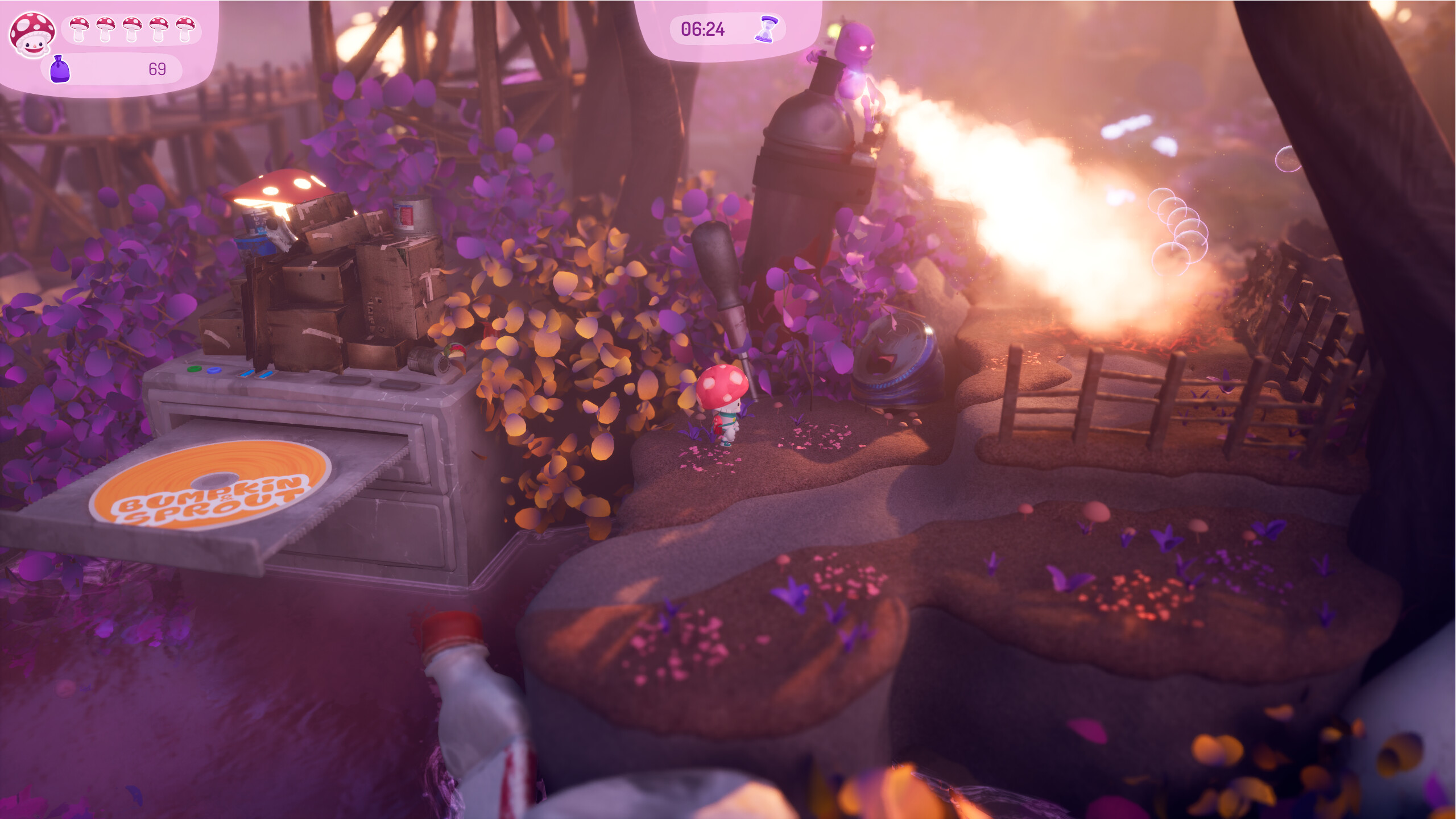Expand the timer panel at top center
Screen dimensions: 1456x819
click(728, 30)
